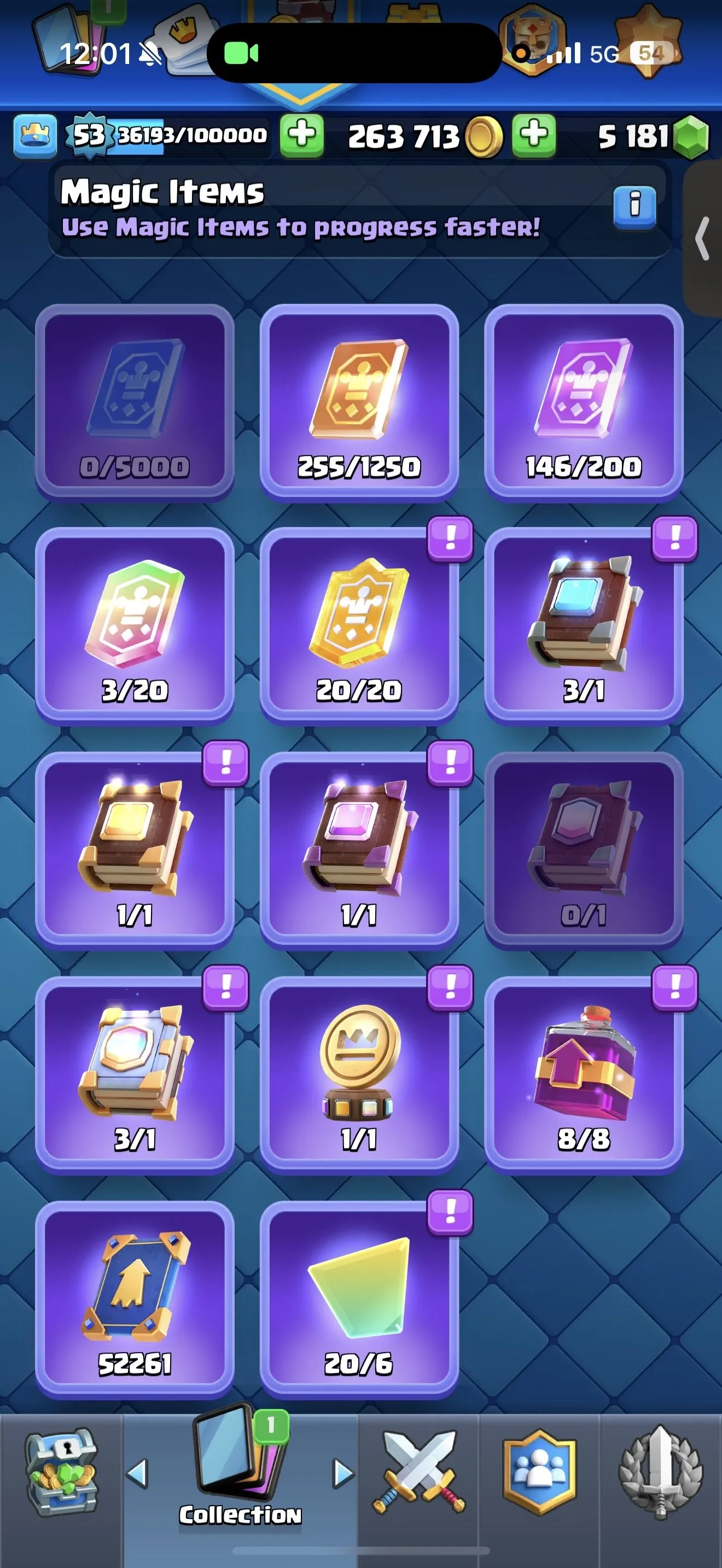Select the brown book with blue gem

tap(584, 621)
